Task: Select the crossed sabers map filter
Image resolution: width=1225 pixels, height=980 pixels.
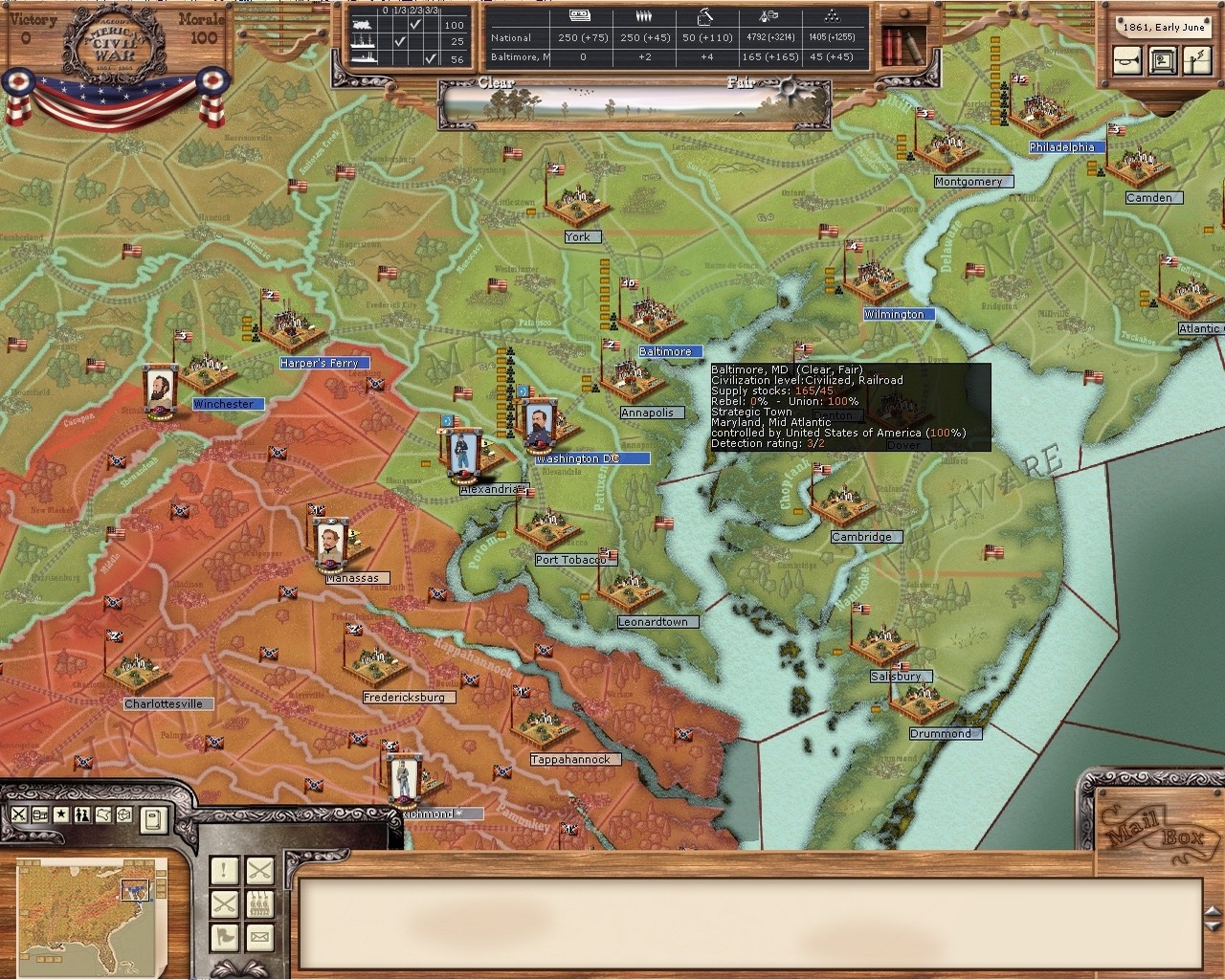Action: click(19, 814)
